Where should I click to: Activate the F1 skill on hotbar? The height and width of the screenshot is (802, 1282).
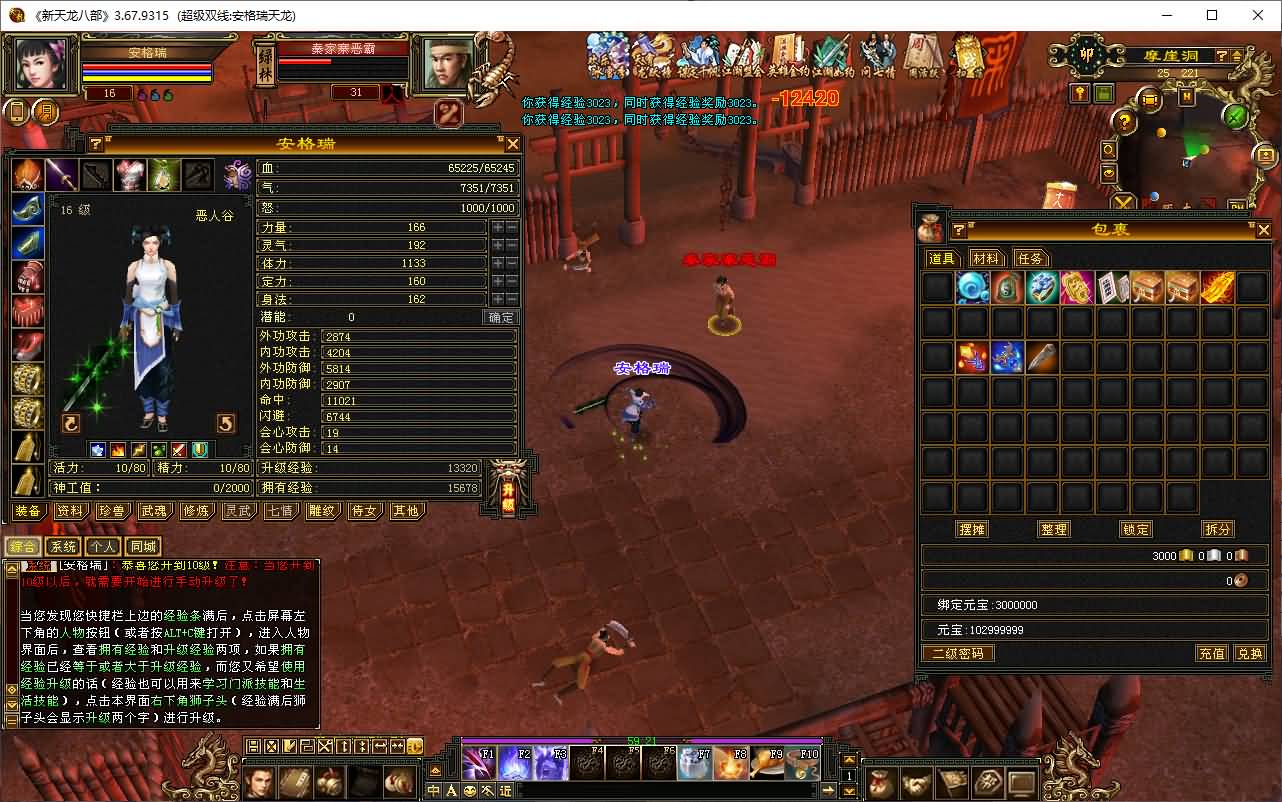click(478, 763)
